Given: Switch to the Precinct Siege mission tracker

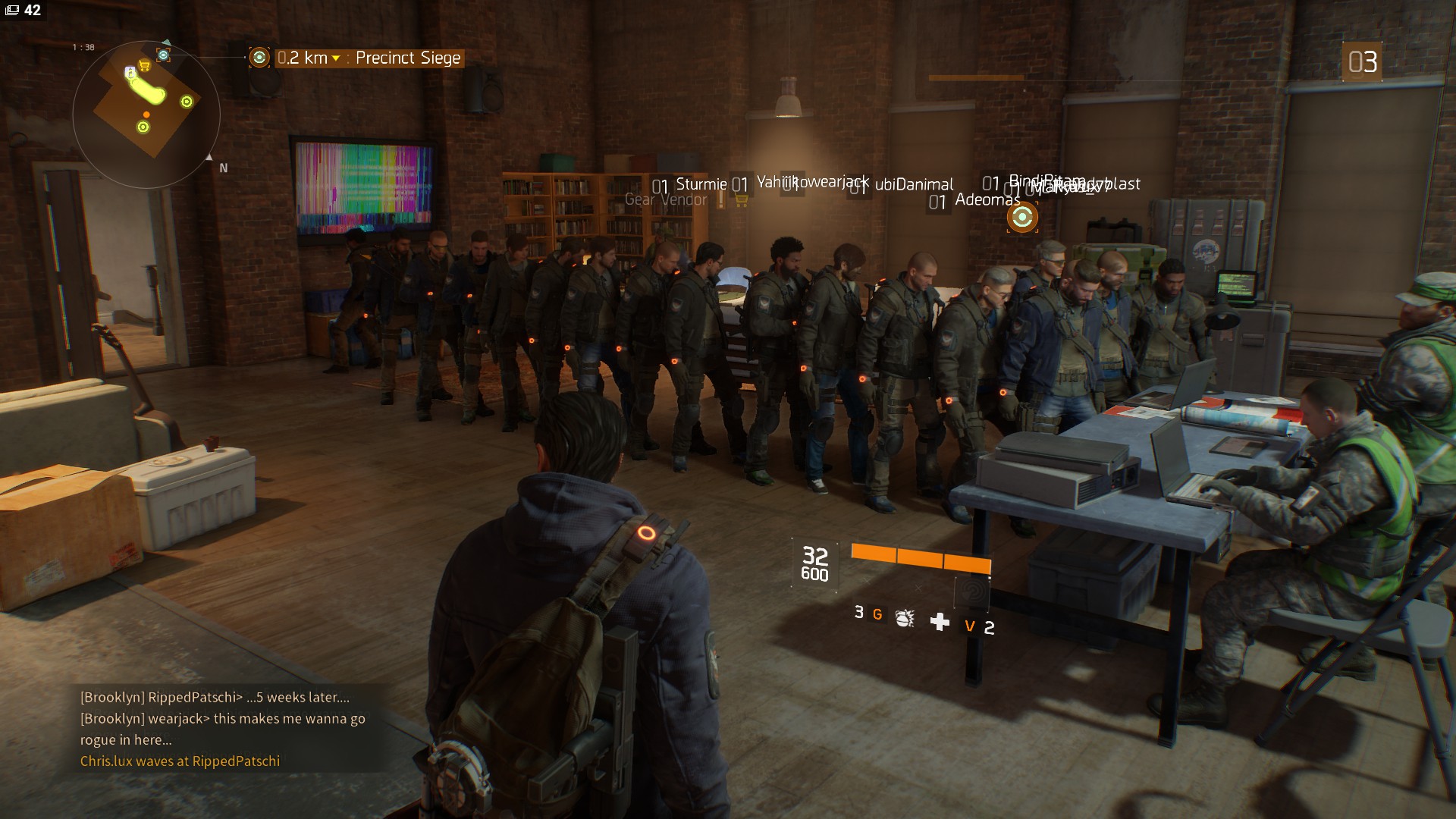Looking at the screenshot, I should [x=407, y=58].
